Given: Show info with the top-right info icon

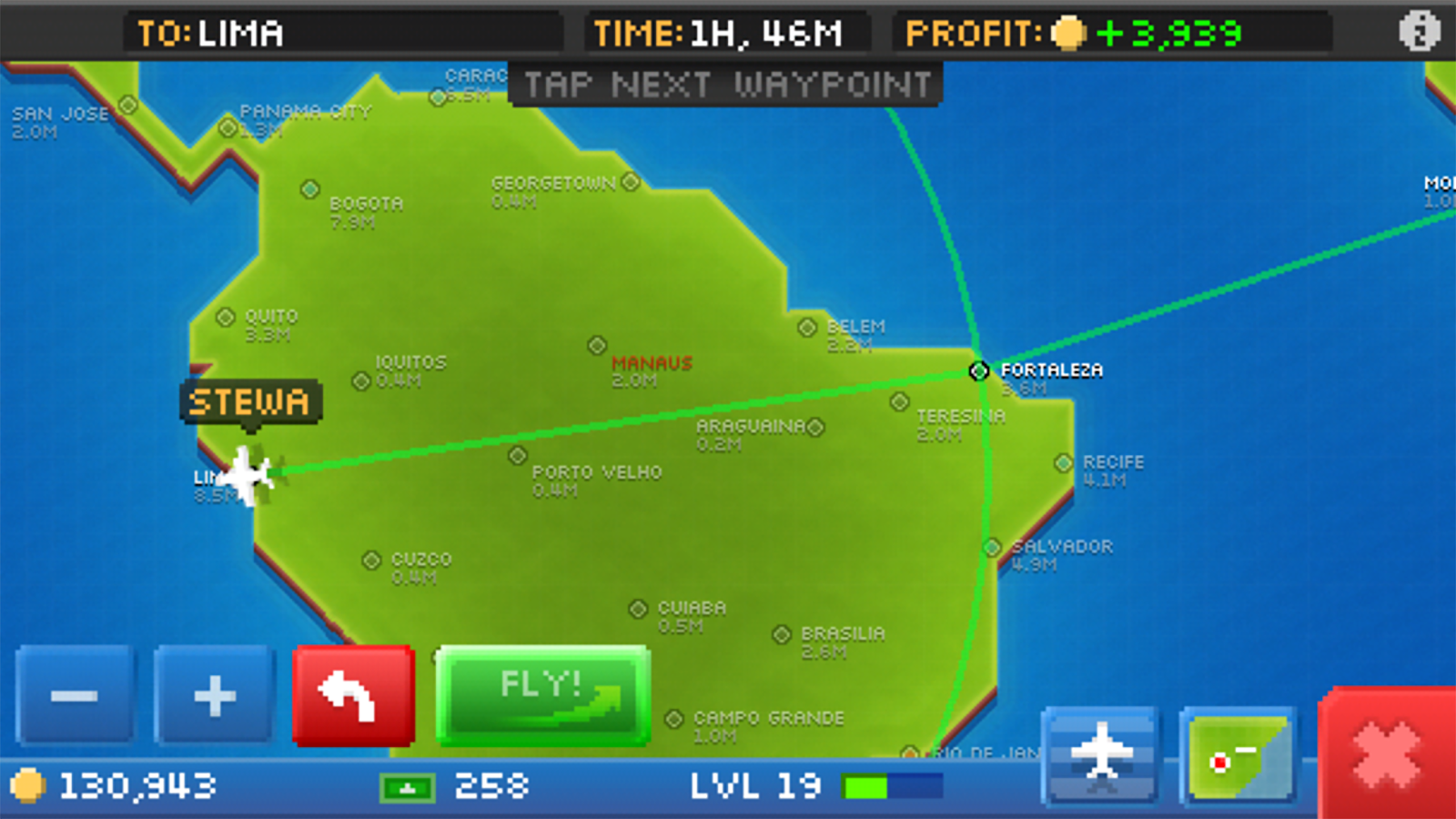Looking at the screenshot, I should click(x=1419, y=32).
